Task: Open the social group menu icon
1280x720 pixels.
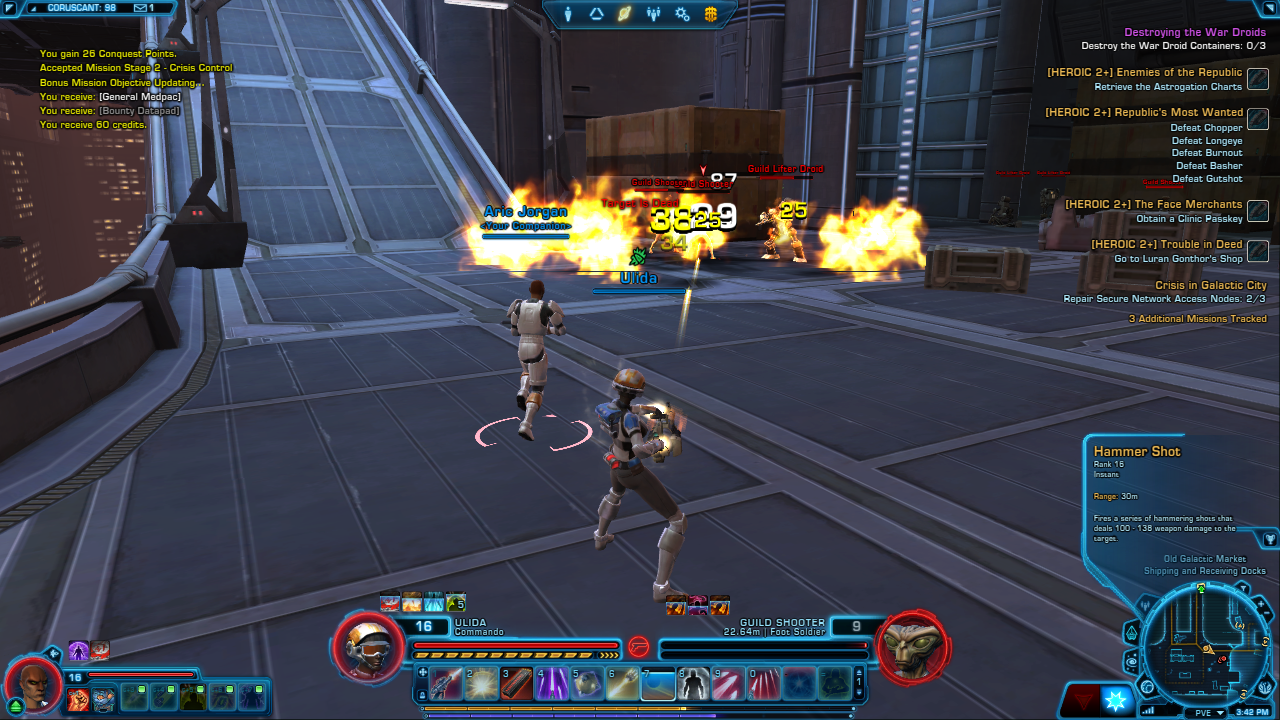Action: tap(654, 14)
